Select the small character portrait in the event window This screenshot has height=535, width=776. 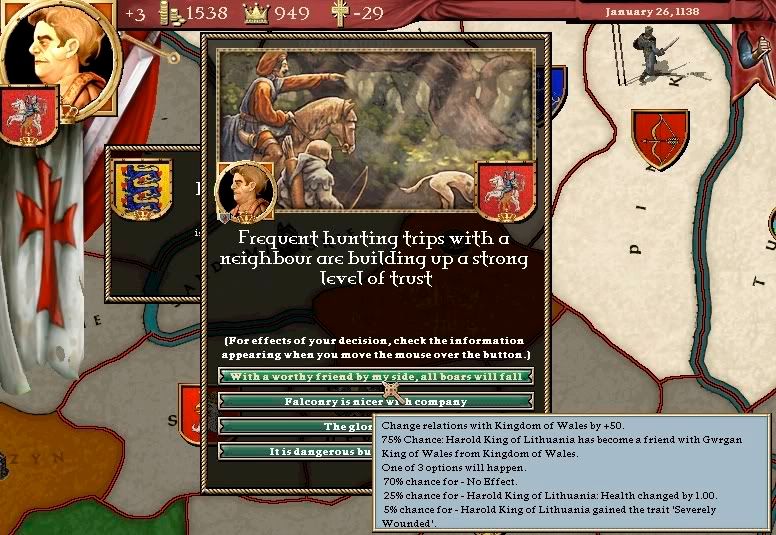pyautogui.click(x=244, y=191)
